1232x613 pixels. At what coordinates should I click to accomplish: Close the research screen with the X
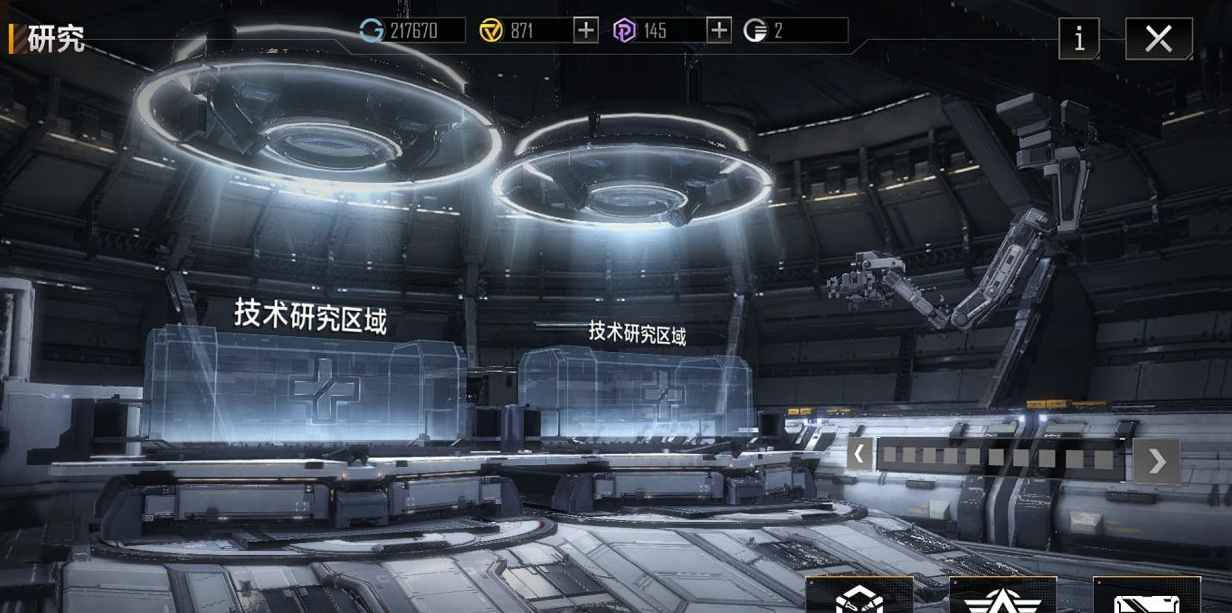click(x=1158, y=39)
